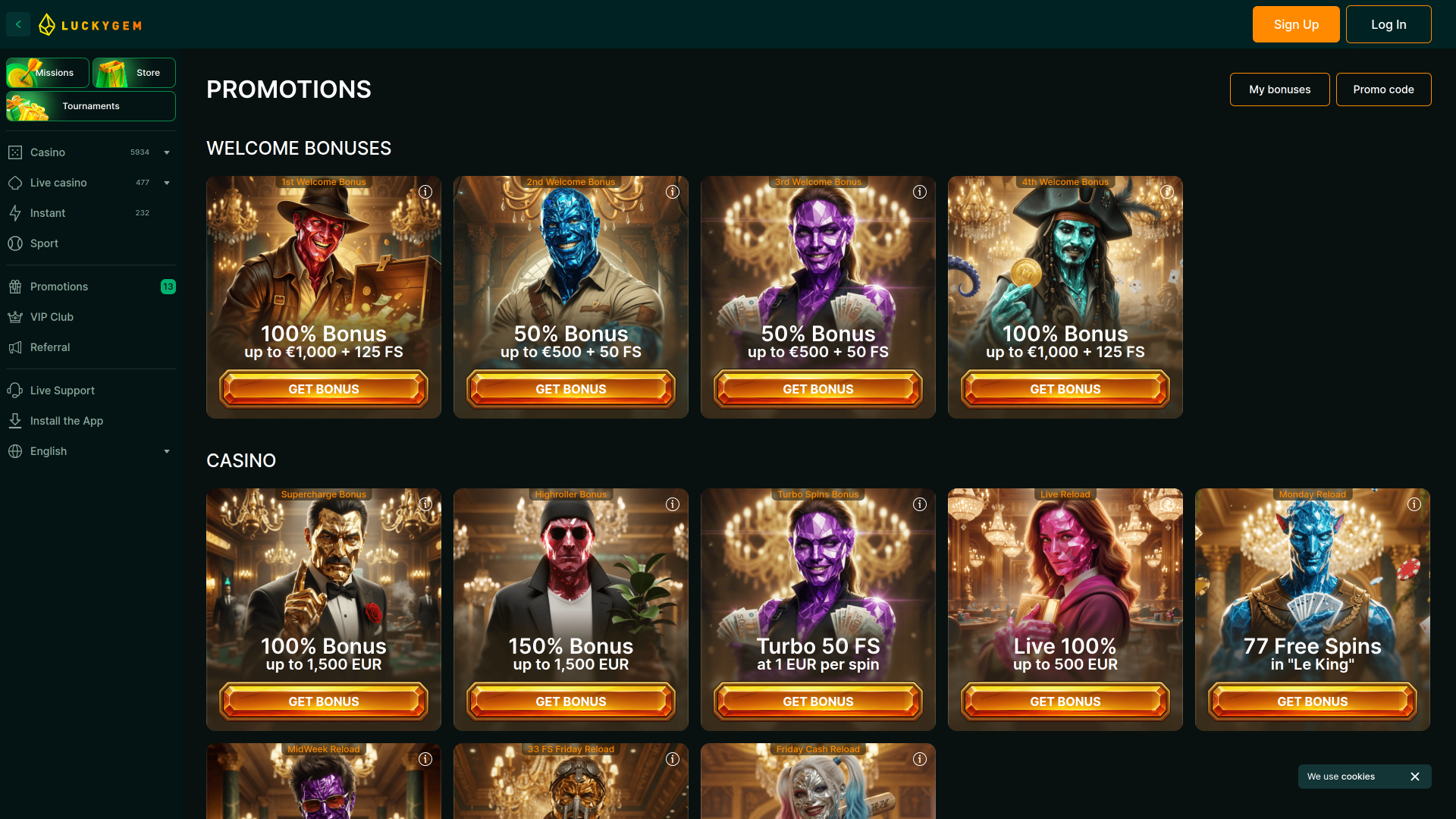Open Live casino from the sidebar
Image resolution: width=1456 pixels, height=819 pixels.
point(16,182)
